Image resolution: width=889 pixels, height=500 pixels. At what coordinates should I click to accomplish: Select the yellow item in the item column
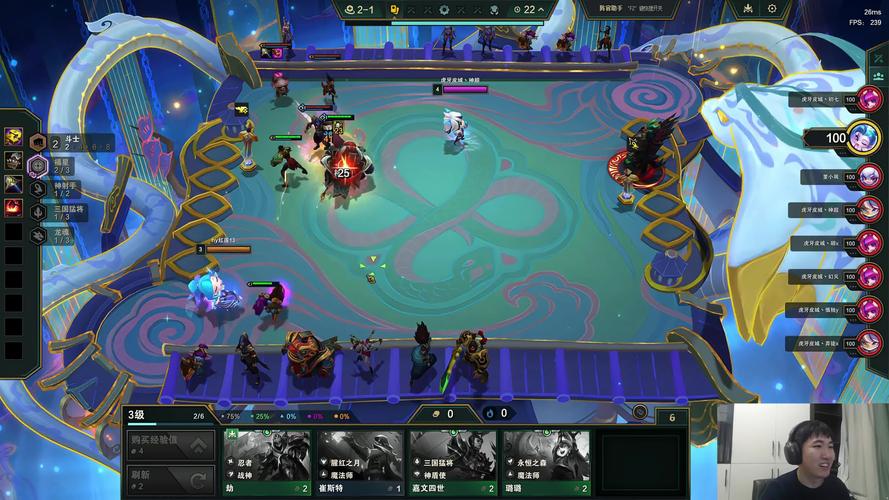point(13,136)
